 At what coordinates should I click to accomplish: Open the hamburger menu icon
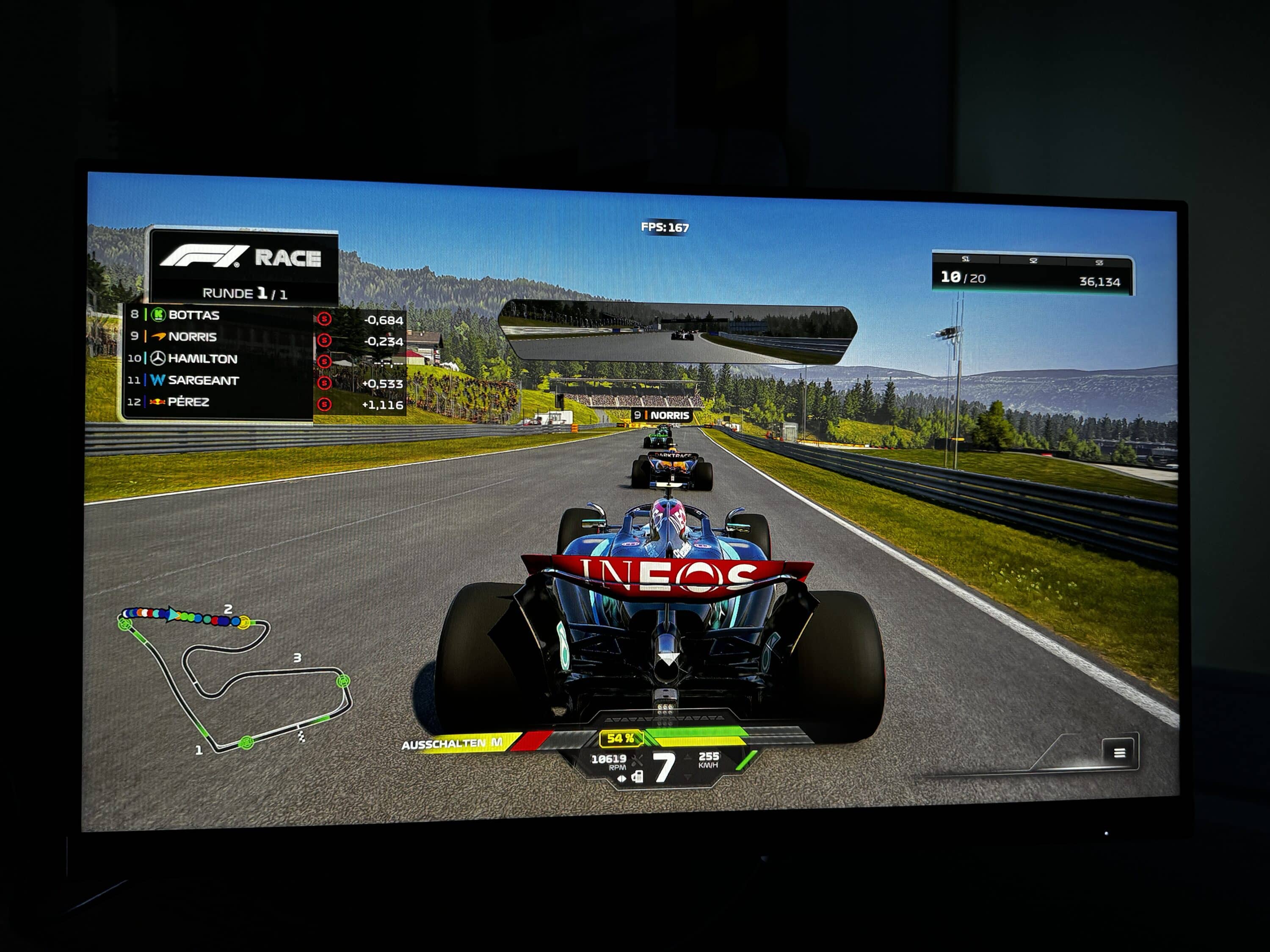(1118, 752)
